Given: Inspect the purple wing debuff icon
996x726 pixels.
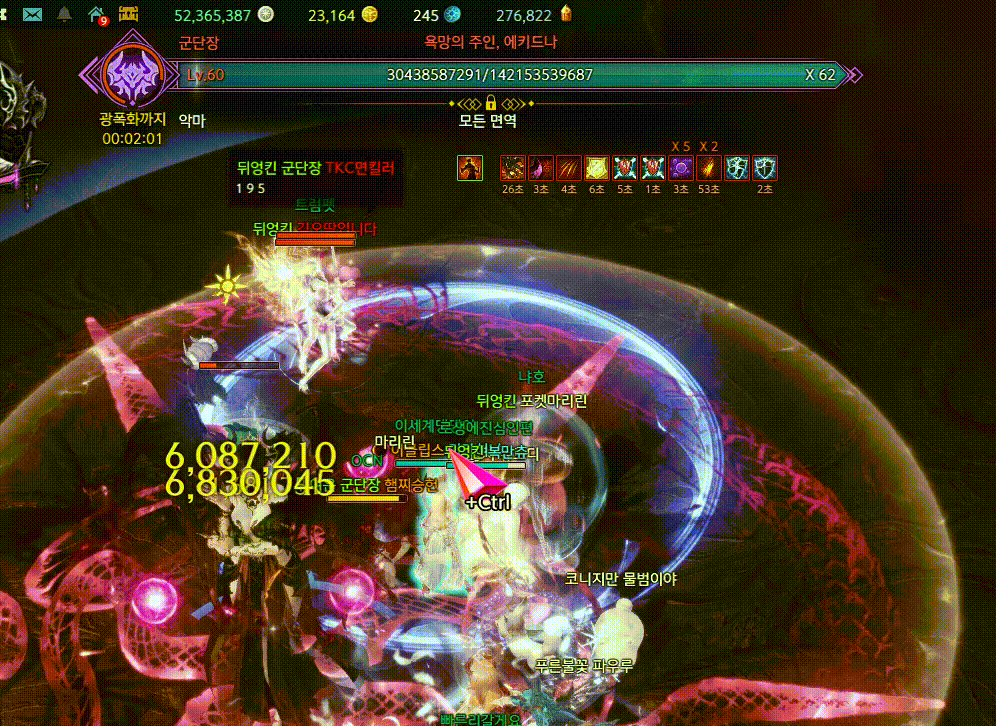Looking at the screenshot, I should coord(541,168).
